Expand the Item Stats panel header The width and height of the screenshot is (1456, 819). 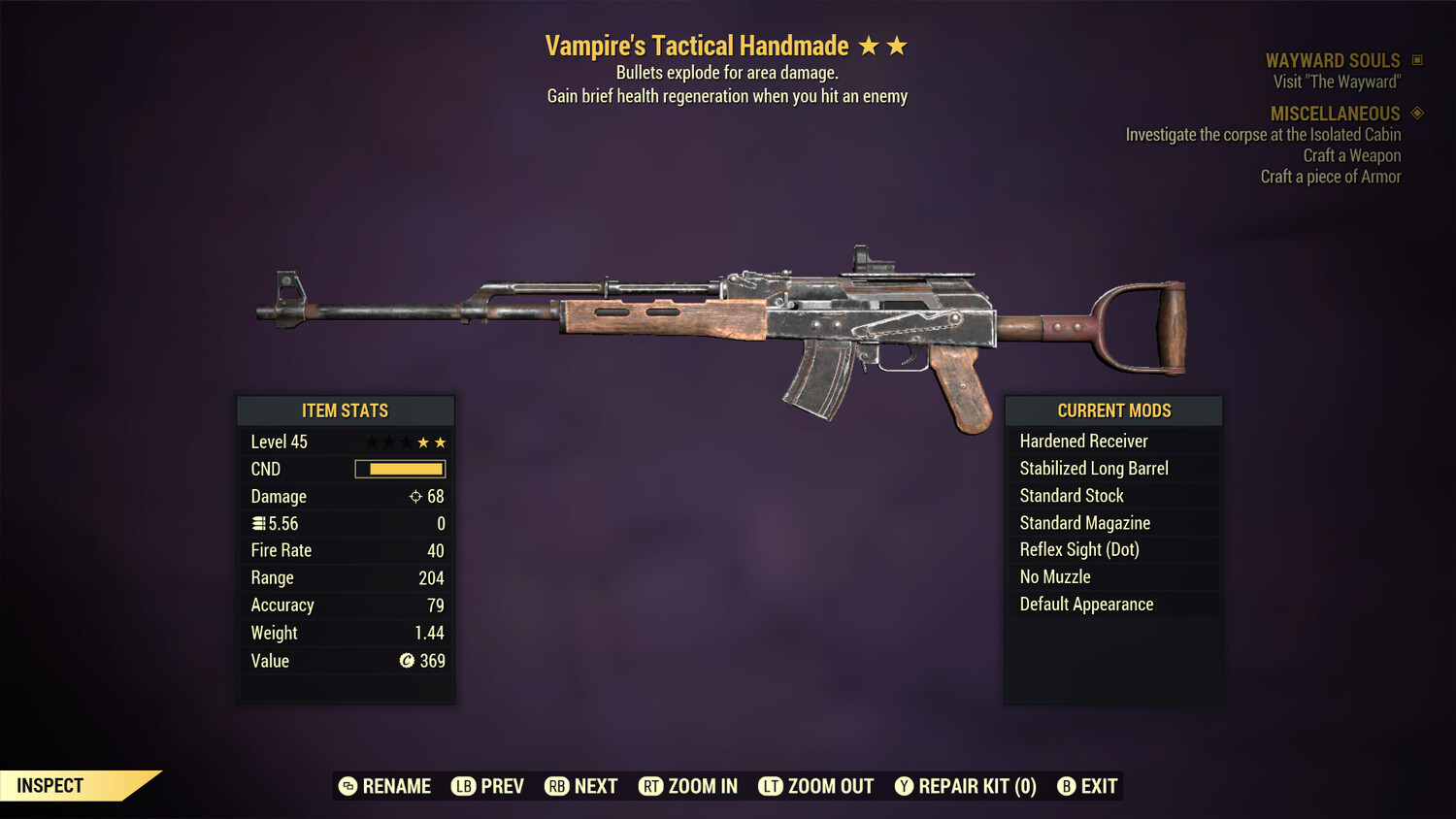[346, 410]
